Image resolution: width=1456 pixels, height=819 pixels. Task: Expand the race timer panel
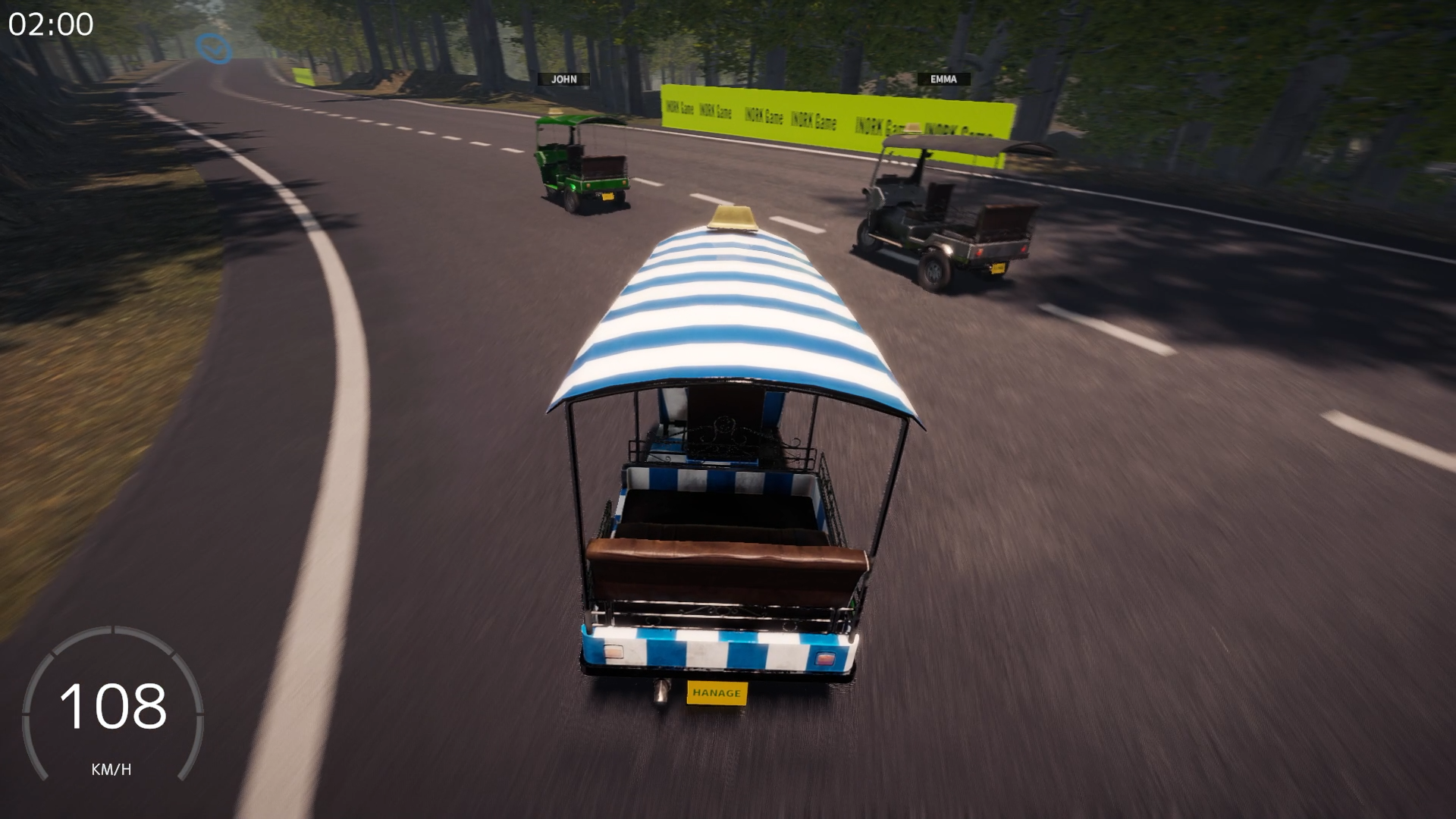pos(50,25)
